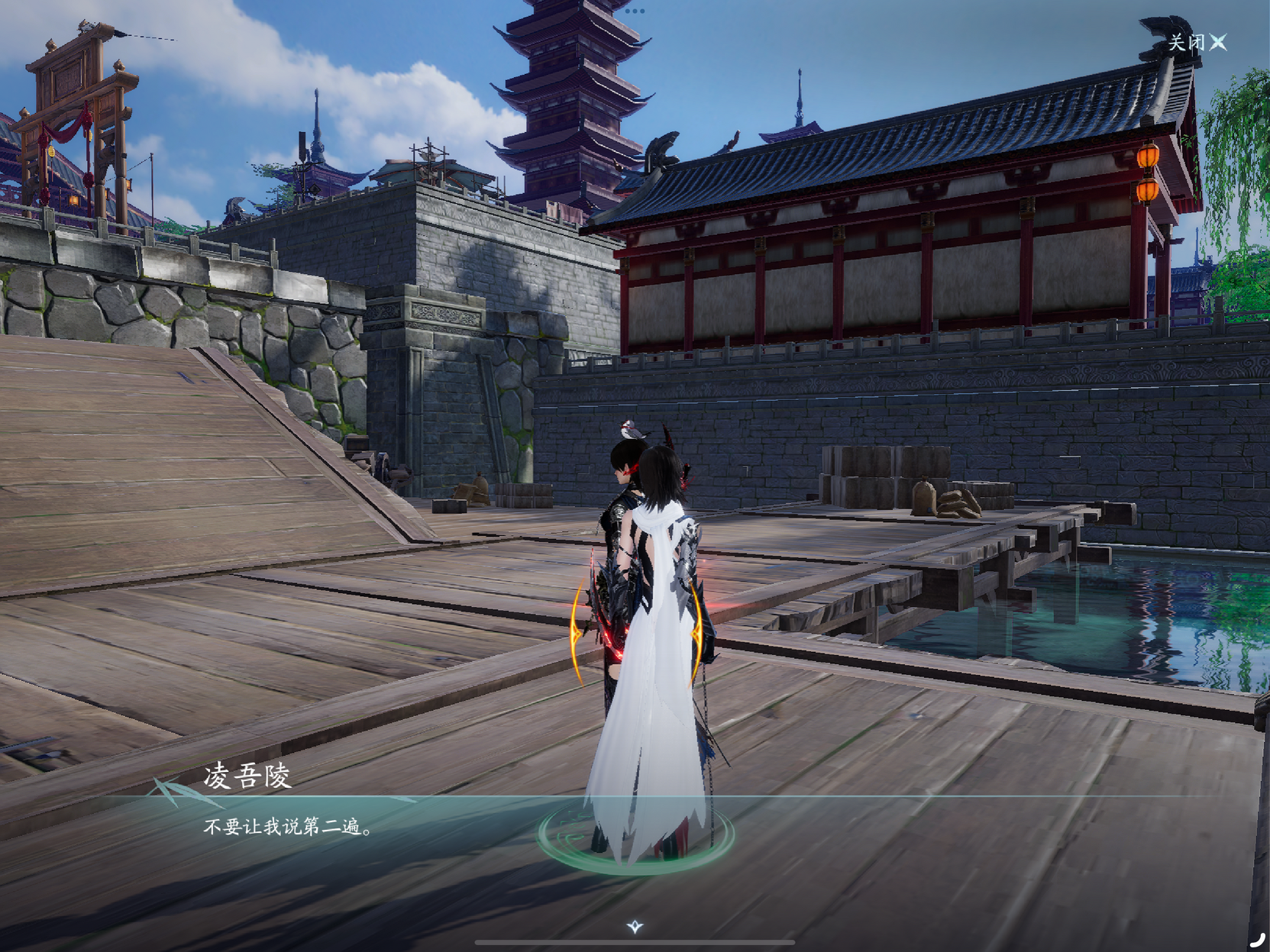The image size is (1270, 952).
Task: Advance dialogue using the diamond continue arrow
Action: [635, 926]
